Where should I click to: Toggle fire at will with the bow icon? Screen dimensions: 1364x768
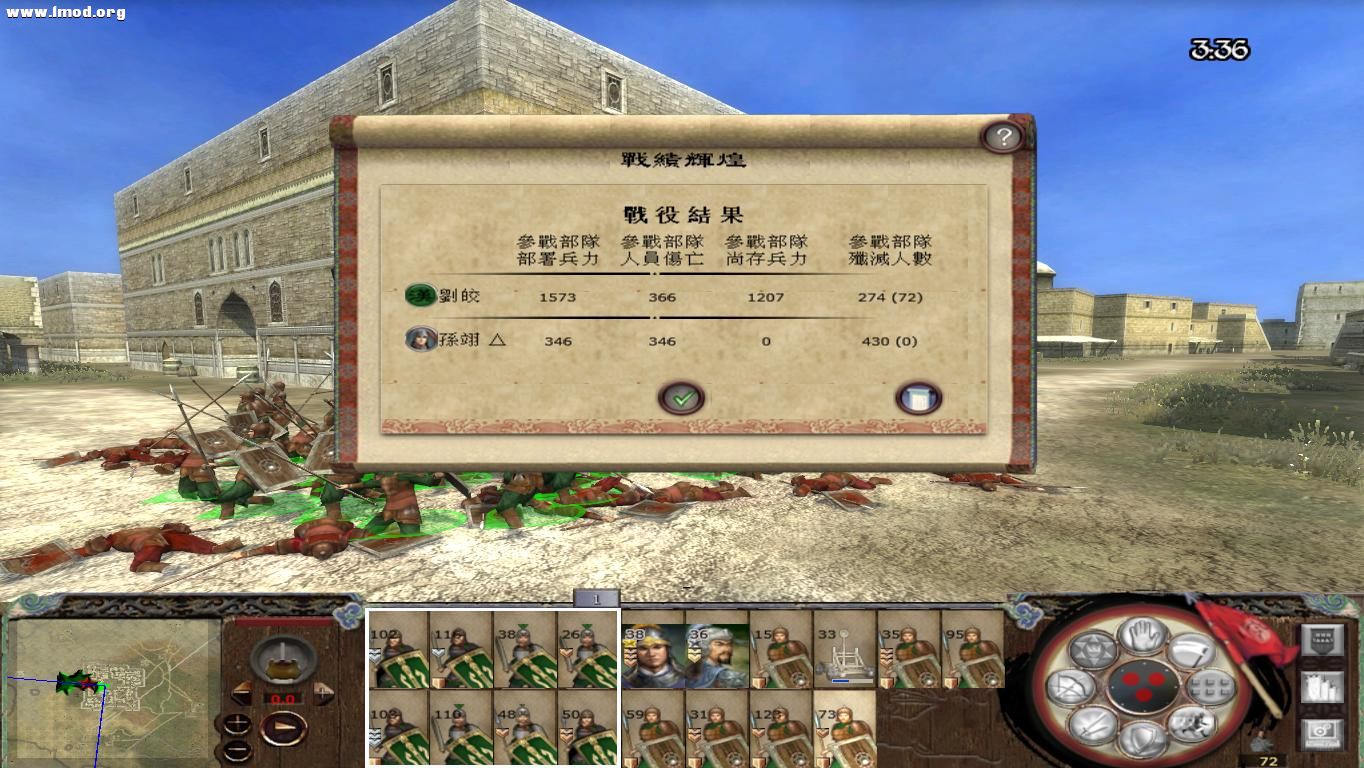(x=1073, y=687)
